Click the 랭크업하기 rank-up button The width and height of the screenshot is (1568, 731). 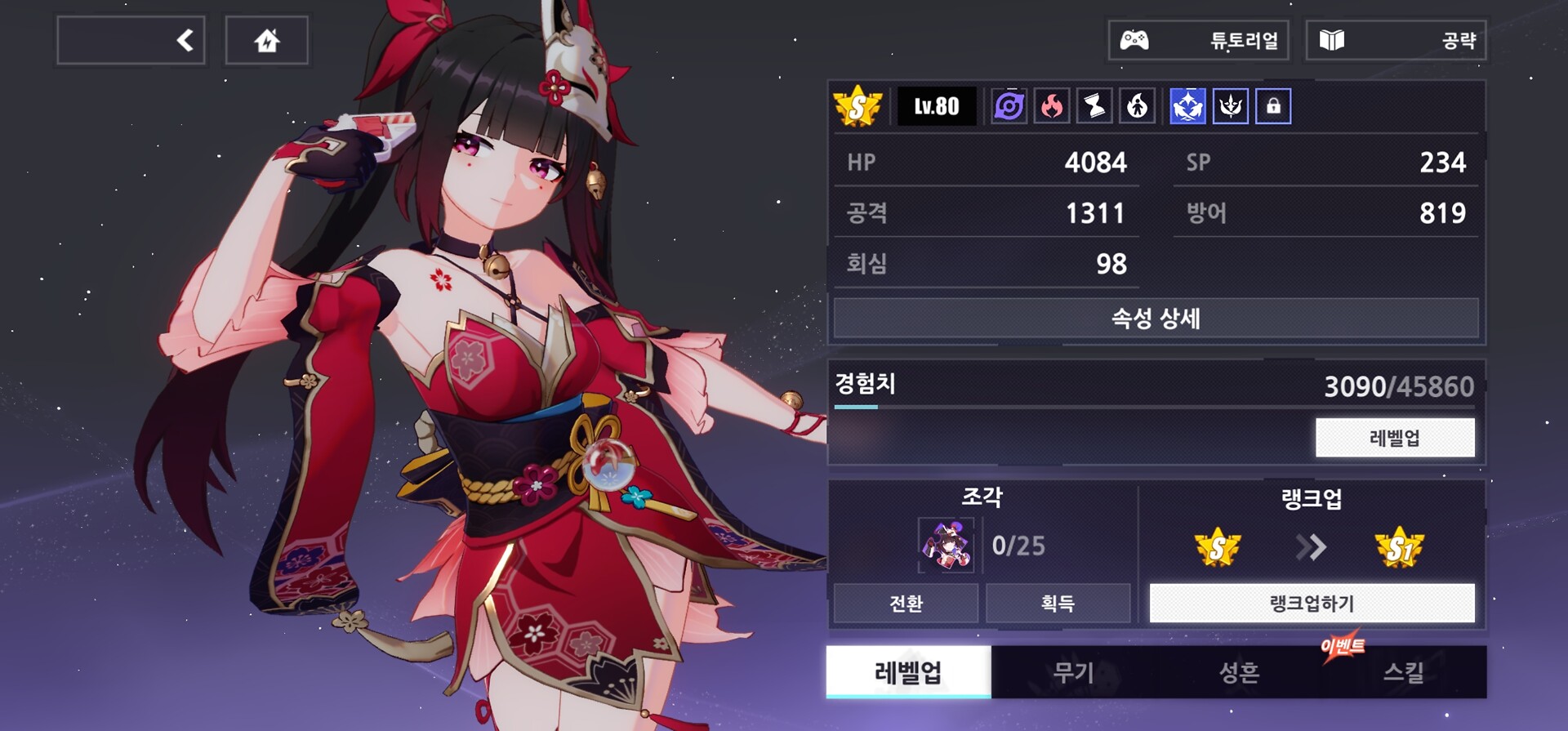pyautogui.click(x=1312, y=604)
